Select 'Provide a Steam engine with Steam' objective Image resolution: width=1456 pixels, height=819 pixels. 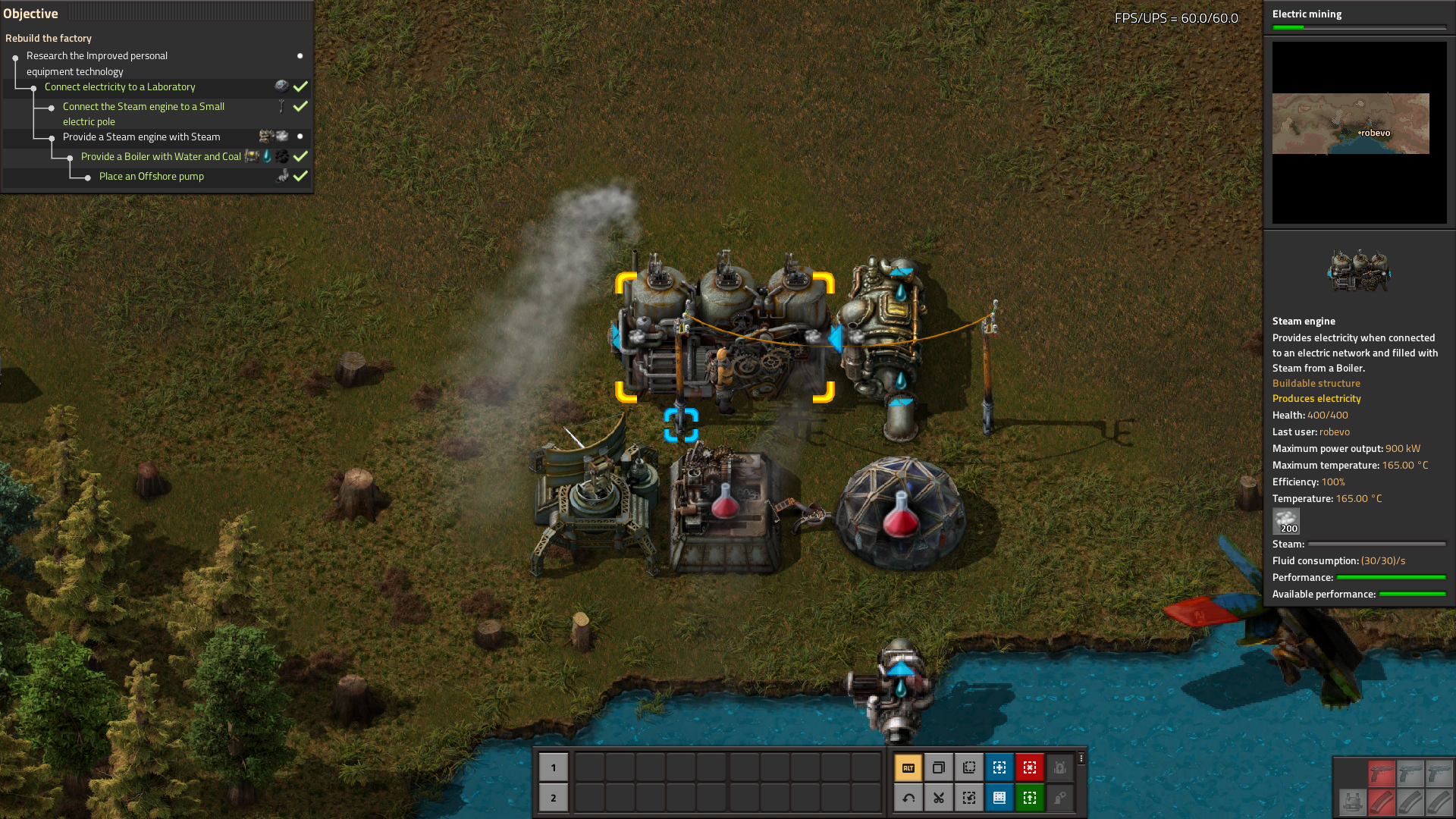[x=142, y=136]
